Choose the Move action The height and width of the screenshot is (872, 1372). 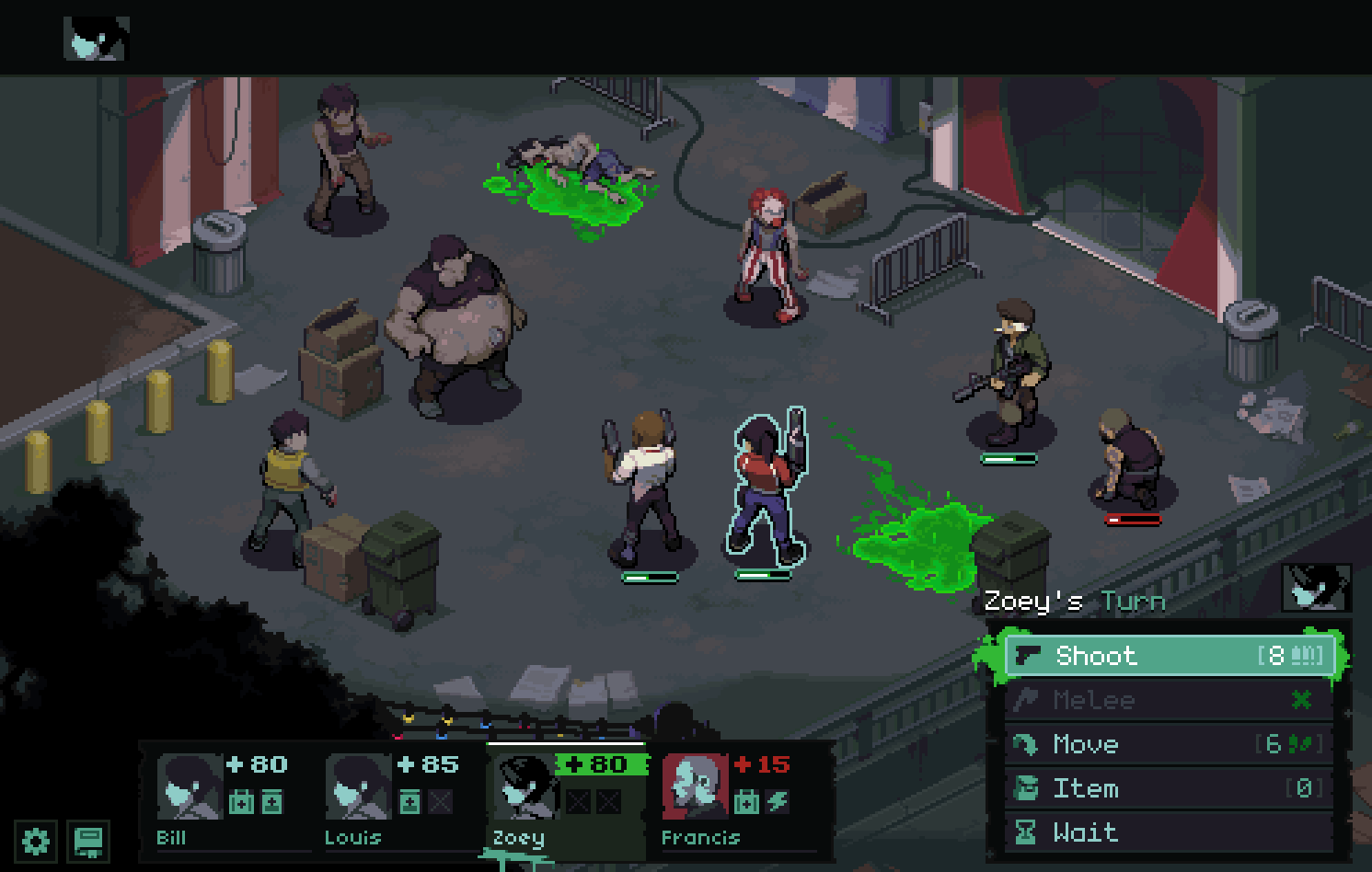(1169, 744)
